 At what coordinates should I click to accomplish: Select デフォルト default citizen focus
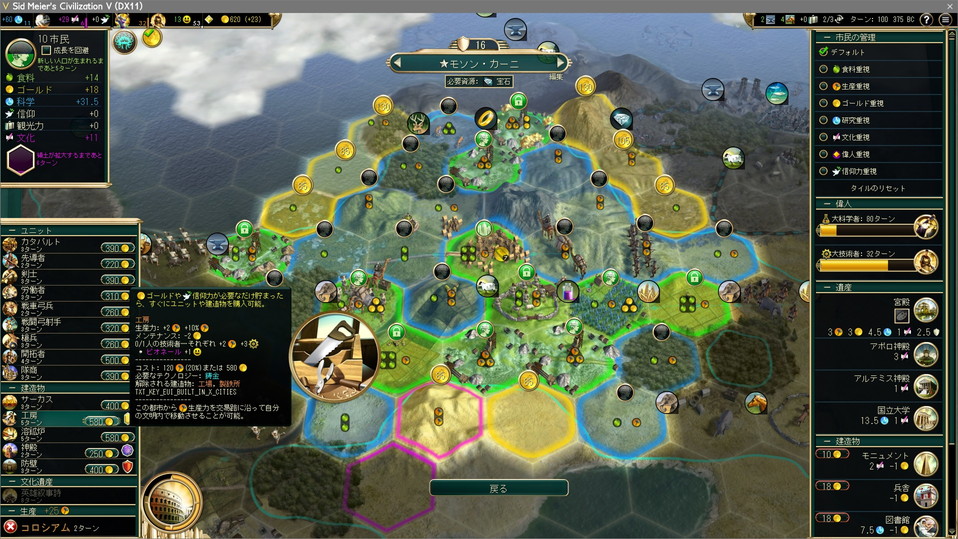point(825,52)
